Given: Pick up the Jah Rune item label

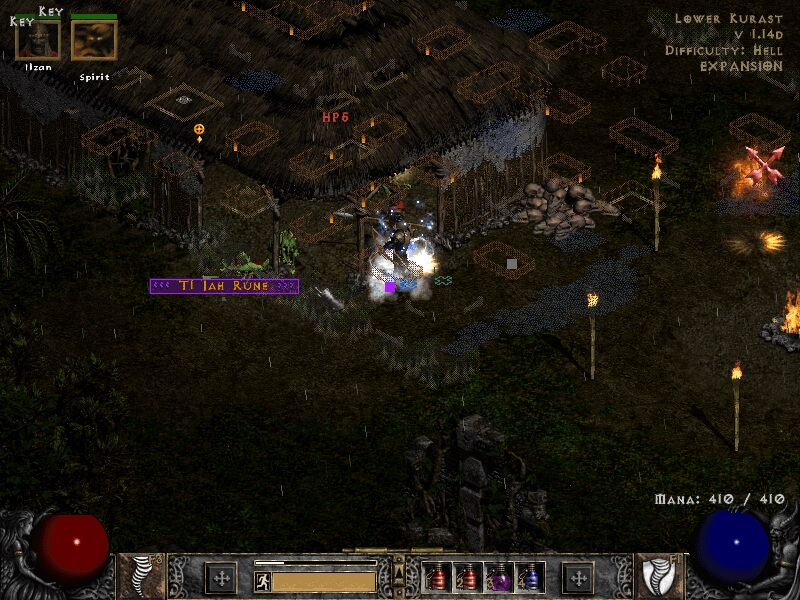Looking at the screenshot, I should tap(224, 286).
